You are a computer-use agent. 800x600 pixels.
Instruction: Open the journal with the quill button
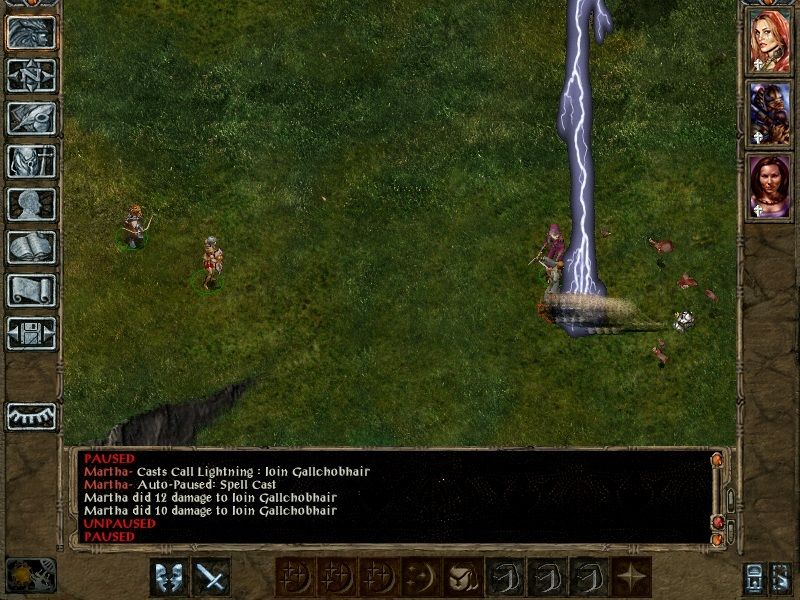pyautogui.click(x=31, y=118)
